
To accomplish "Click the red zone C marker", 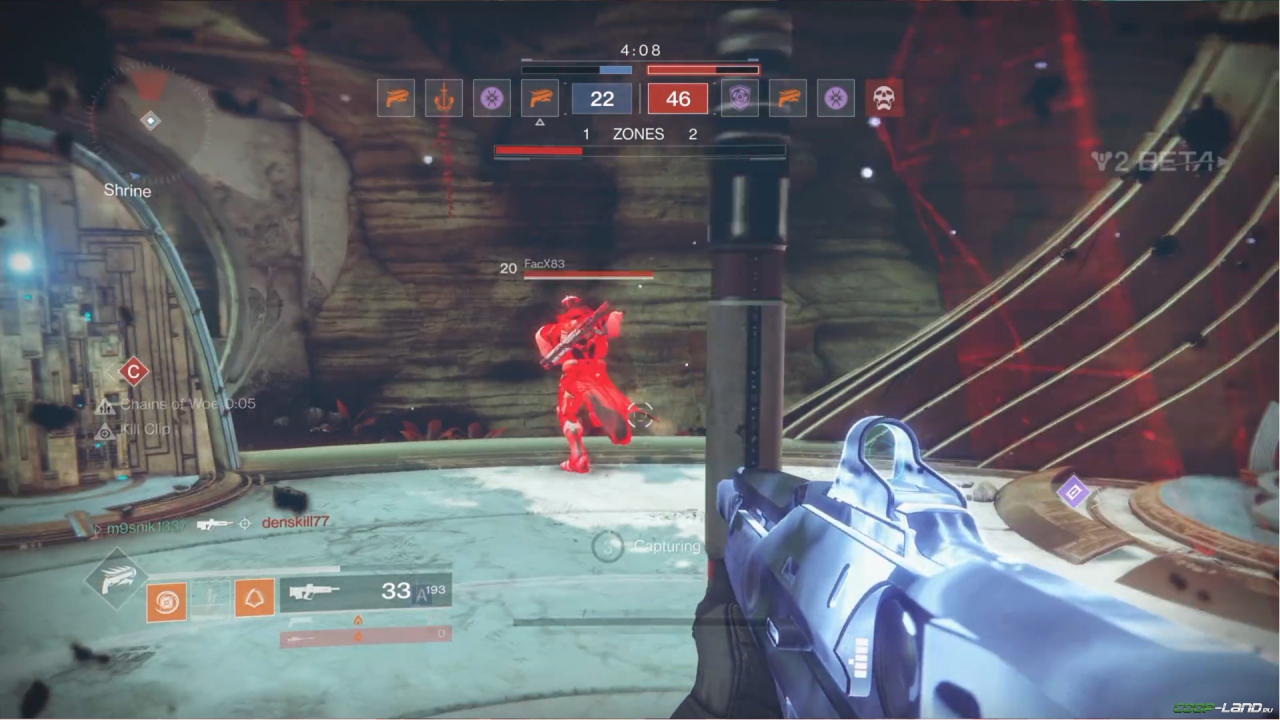I will coord(133,372).
